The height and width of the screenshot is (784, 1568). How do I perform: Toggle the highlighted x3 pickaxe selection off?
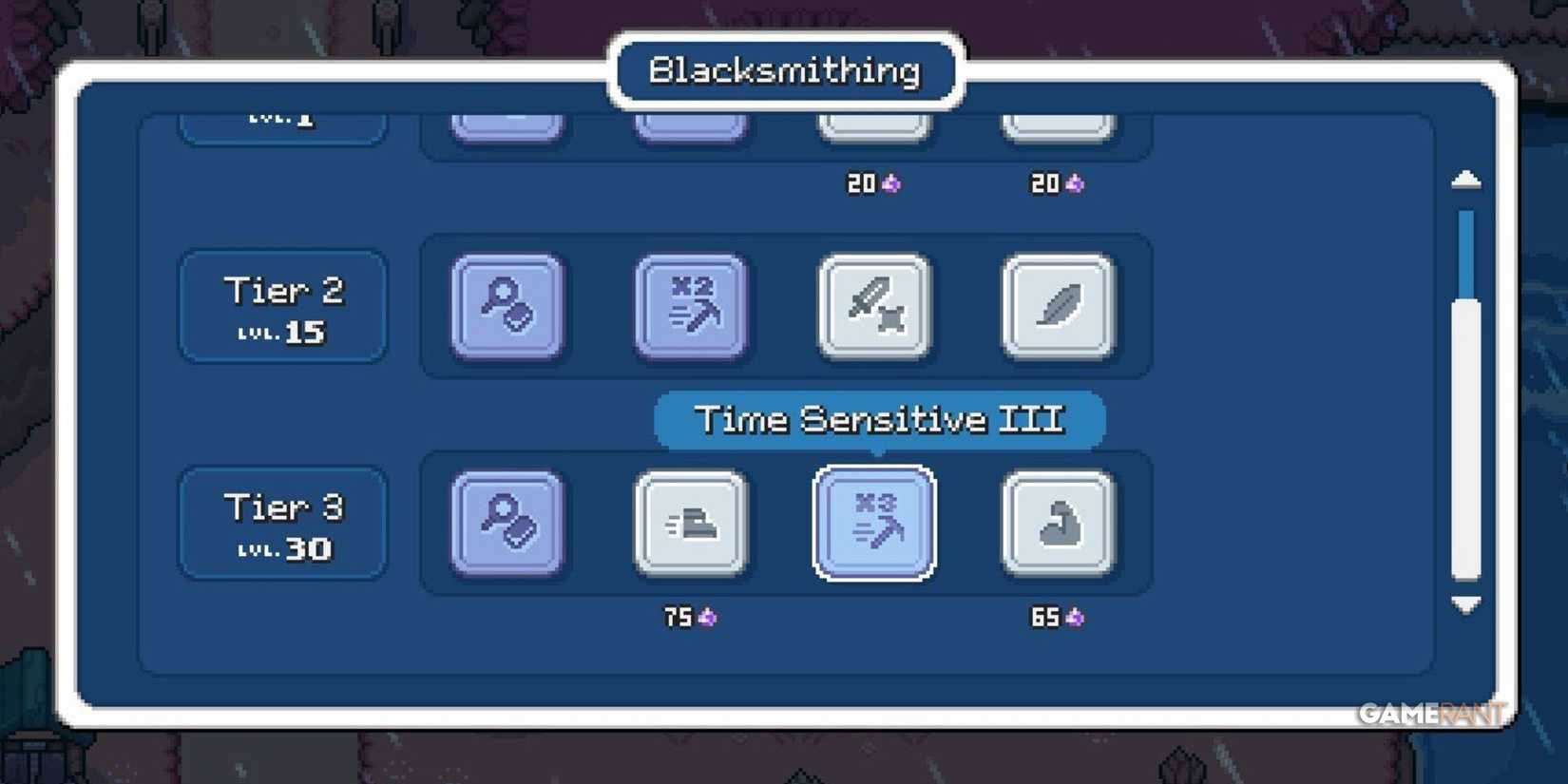873,522
